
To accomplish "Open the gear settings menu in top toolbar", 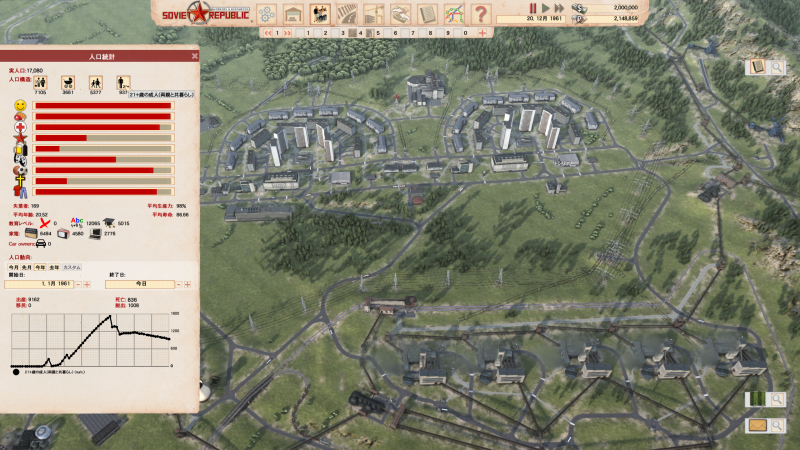I will pos(266,14).
